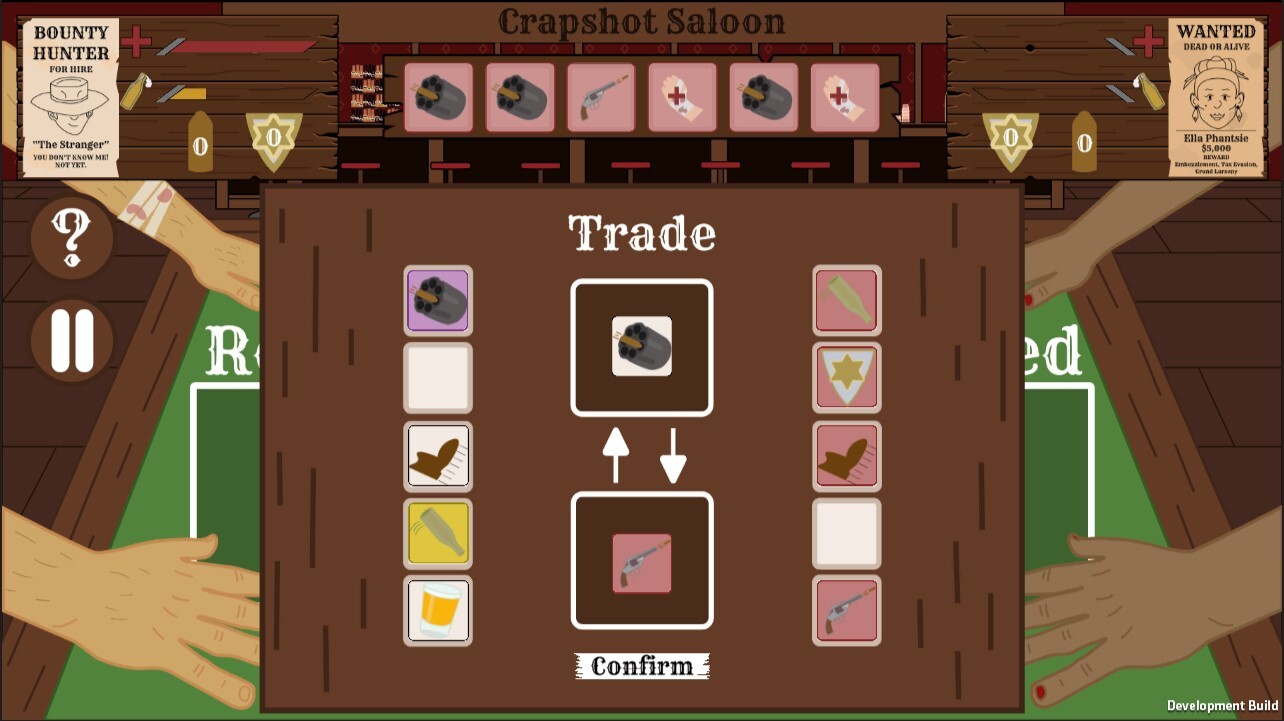Pause the game
The image size is (1284, 721).
click(x=70, y=340)
